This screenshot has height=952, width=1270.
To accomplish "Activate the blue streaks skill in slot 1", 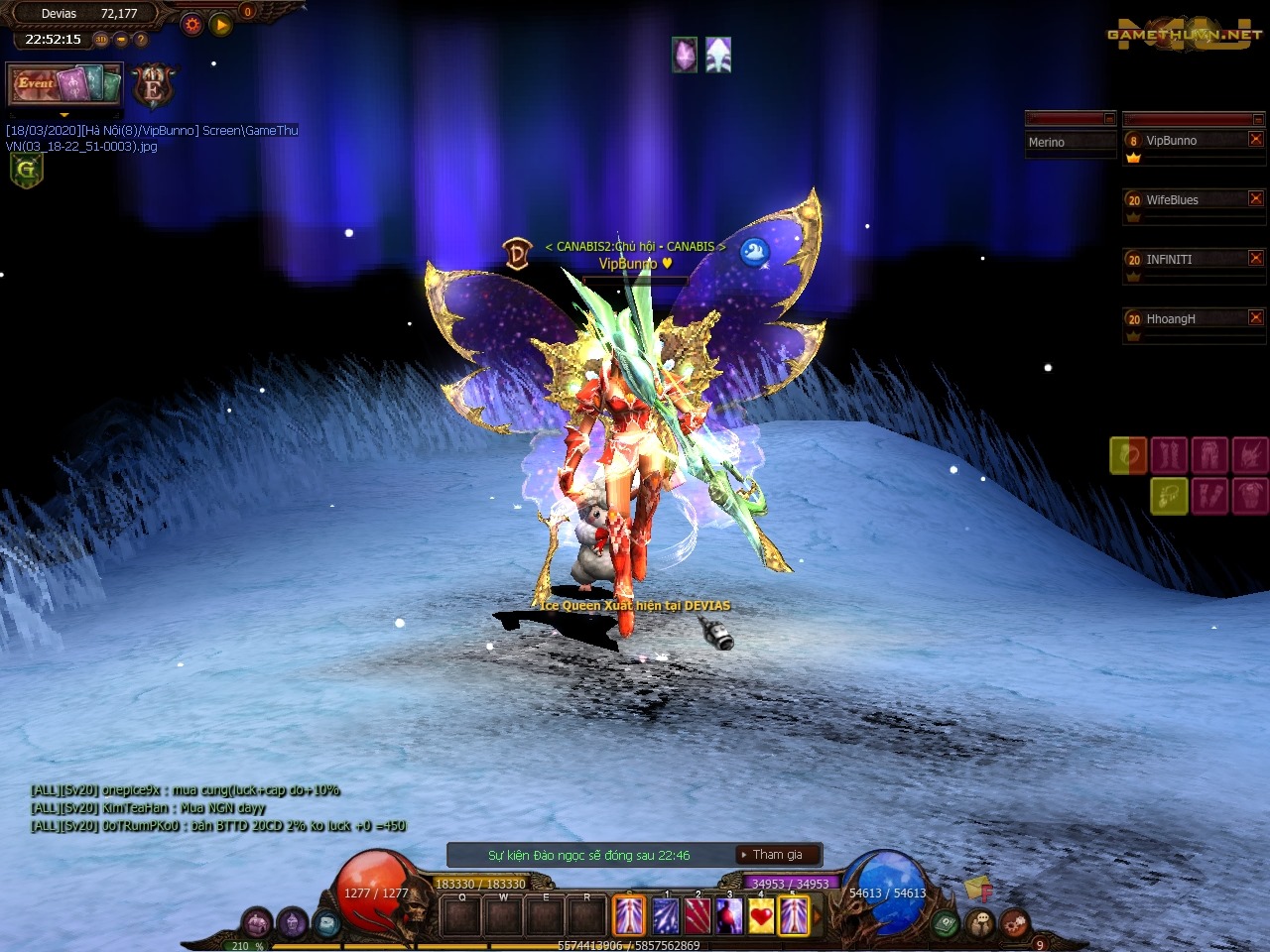I will click(665, 915).
